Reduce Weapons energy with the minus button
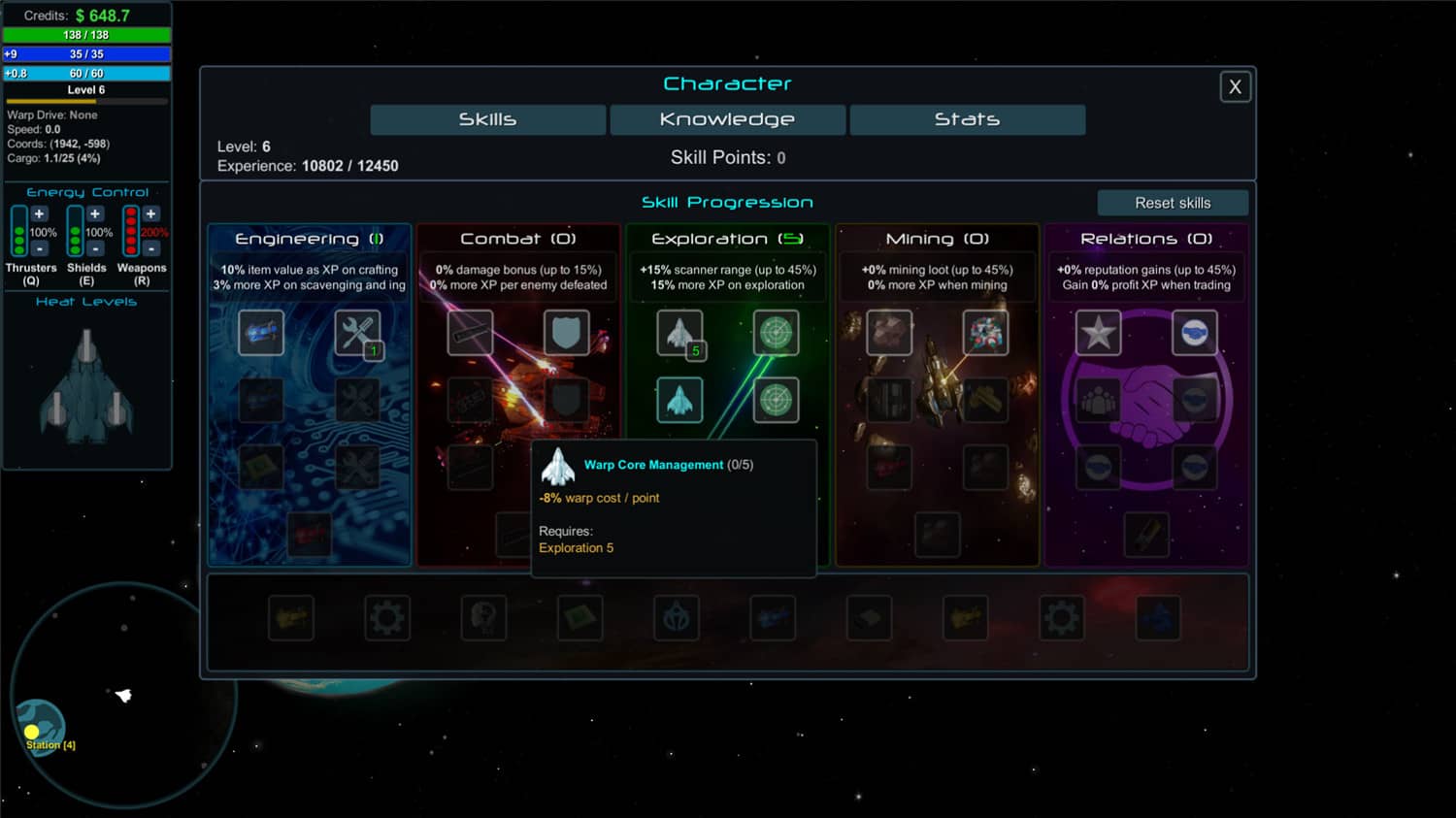Screen dimensions: 1456x818 pos(150,249)
